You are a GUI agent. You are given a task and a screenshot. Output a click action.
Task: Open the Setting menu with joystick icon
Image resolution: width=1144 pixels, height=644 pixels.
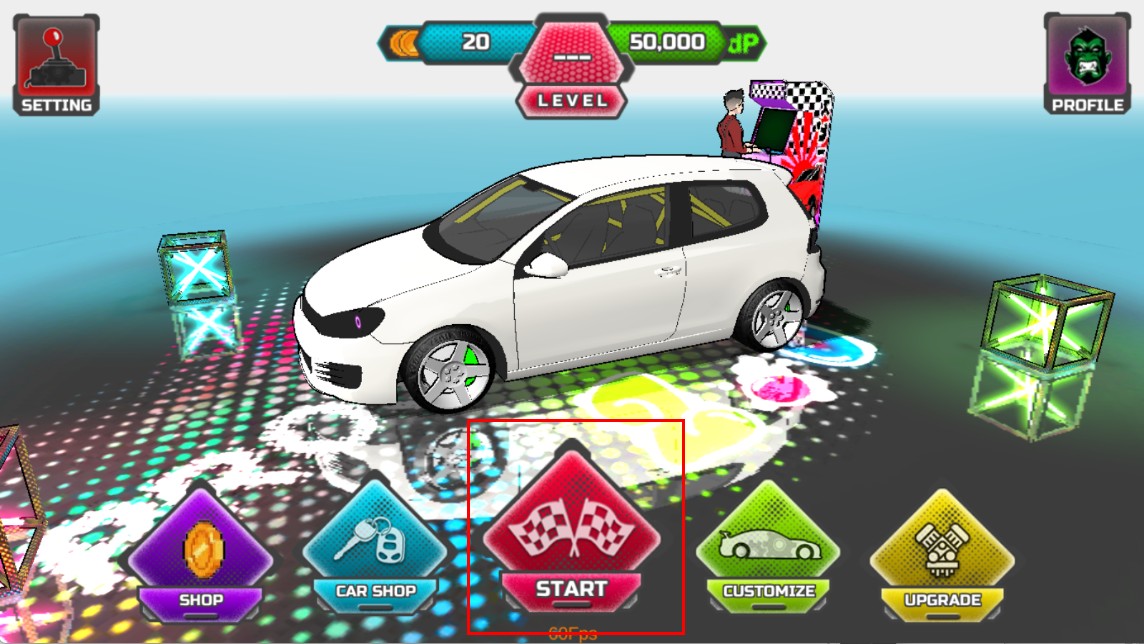point(56,63)
